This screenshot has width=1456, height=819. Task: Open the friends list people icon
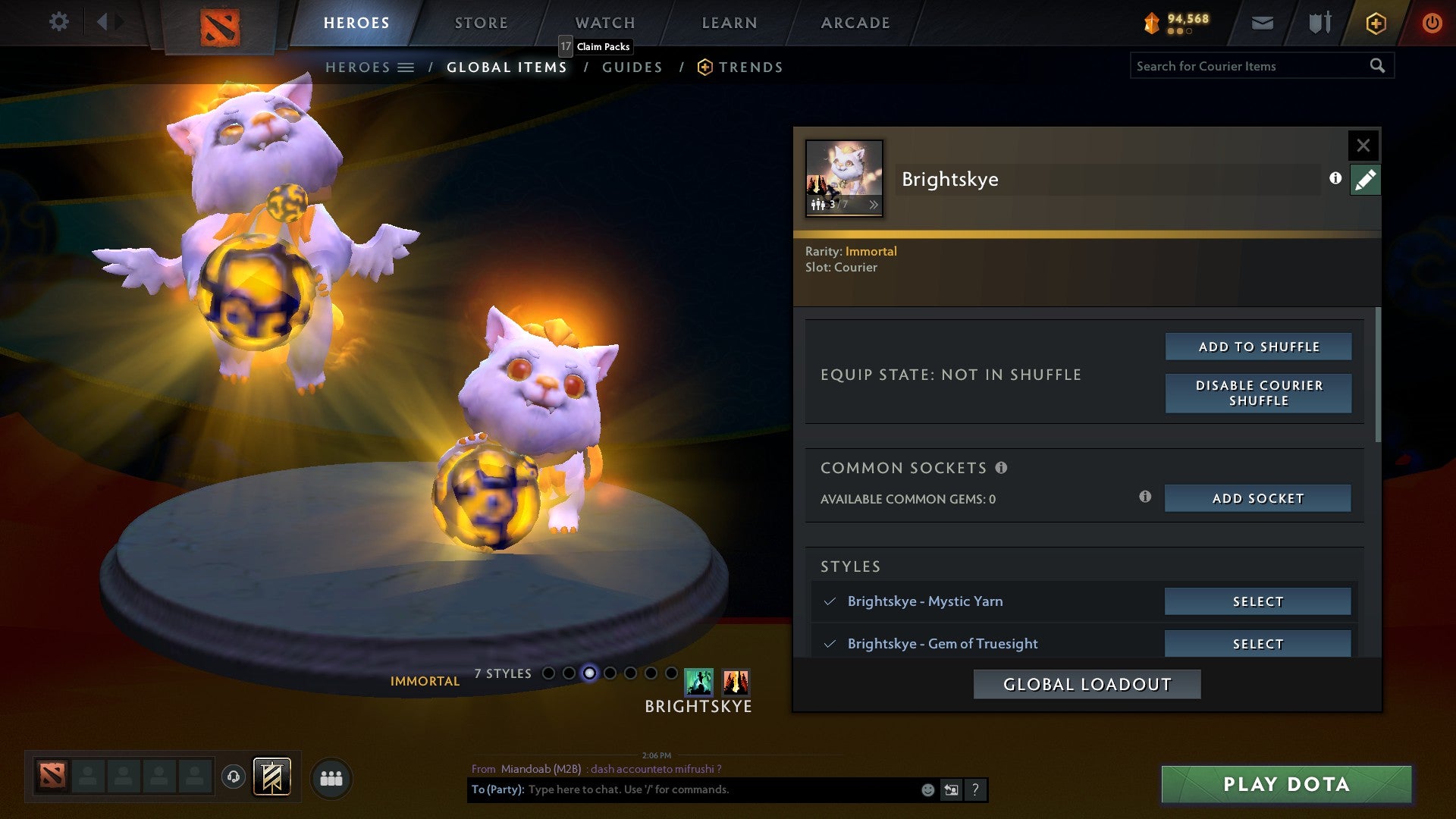tap(331, 777)
